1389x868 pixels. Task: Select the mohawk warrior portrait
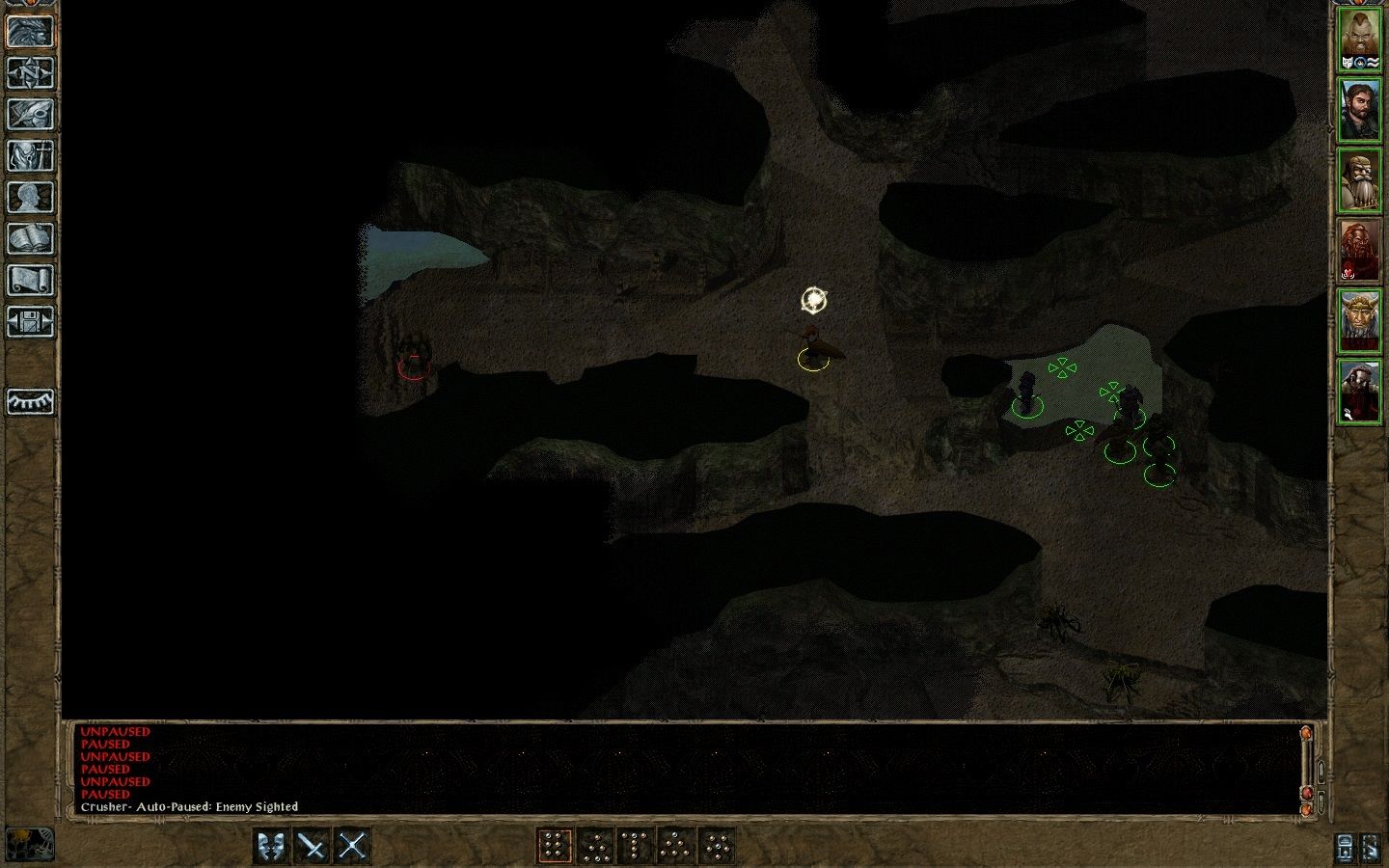[x=1359, y=41]
